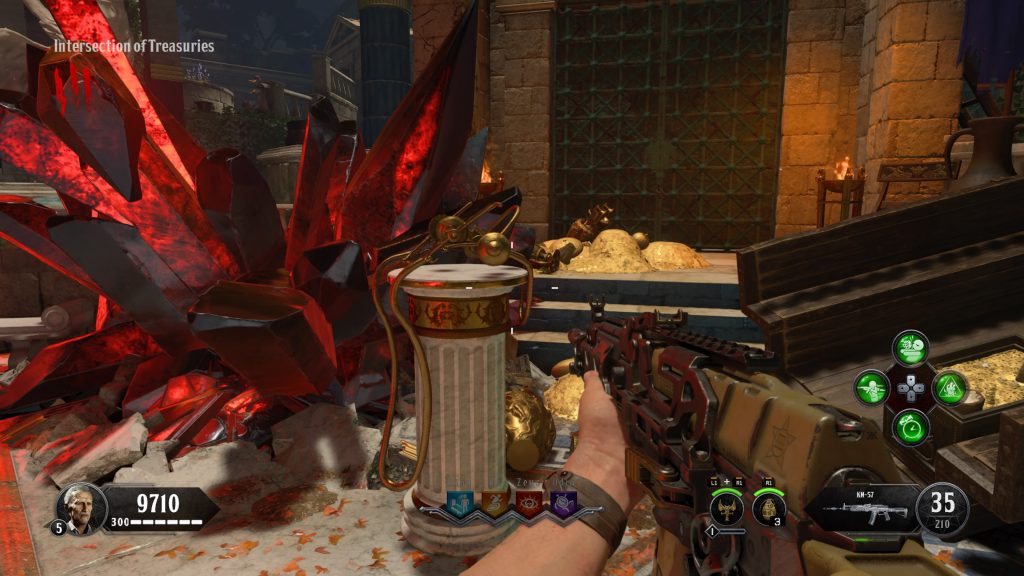Select the orange running-figure perk icon
This screenshot has width=1024, height=576.
pyautogui.click(x=496, y=503)
